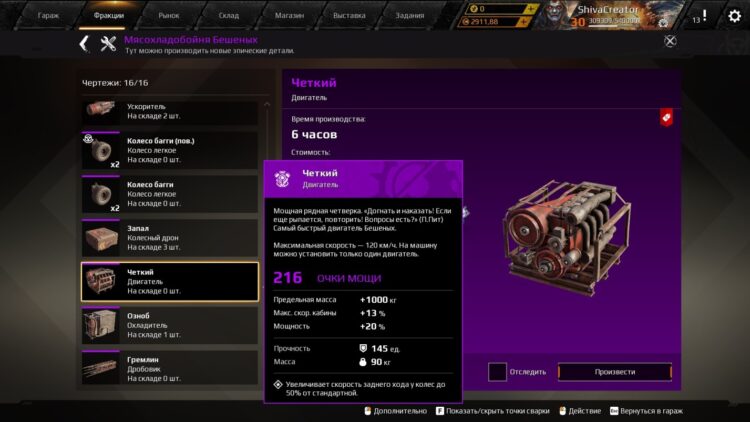Select the Ускоритель blueprint
Viewport: 750px width, 422px height.
[169, 111]
